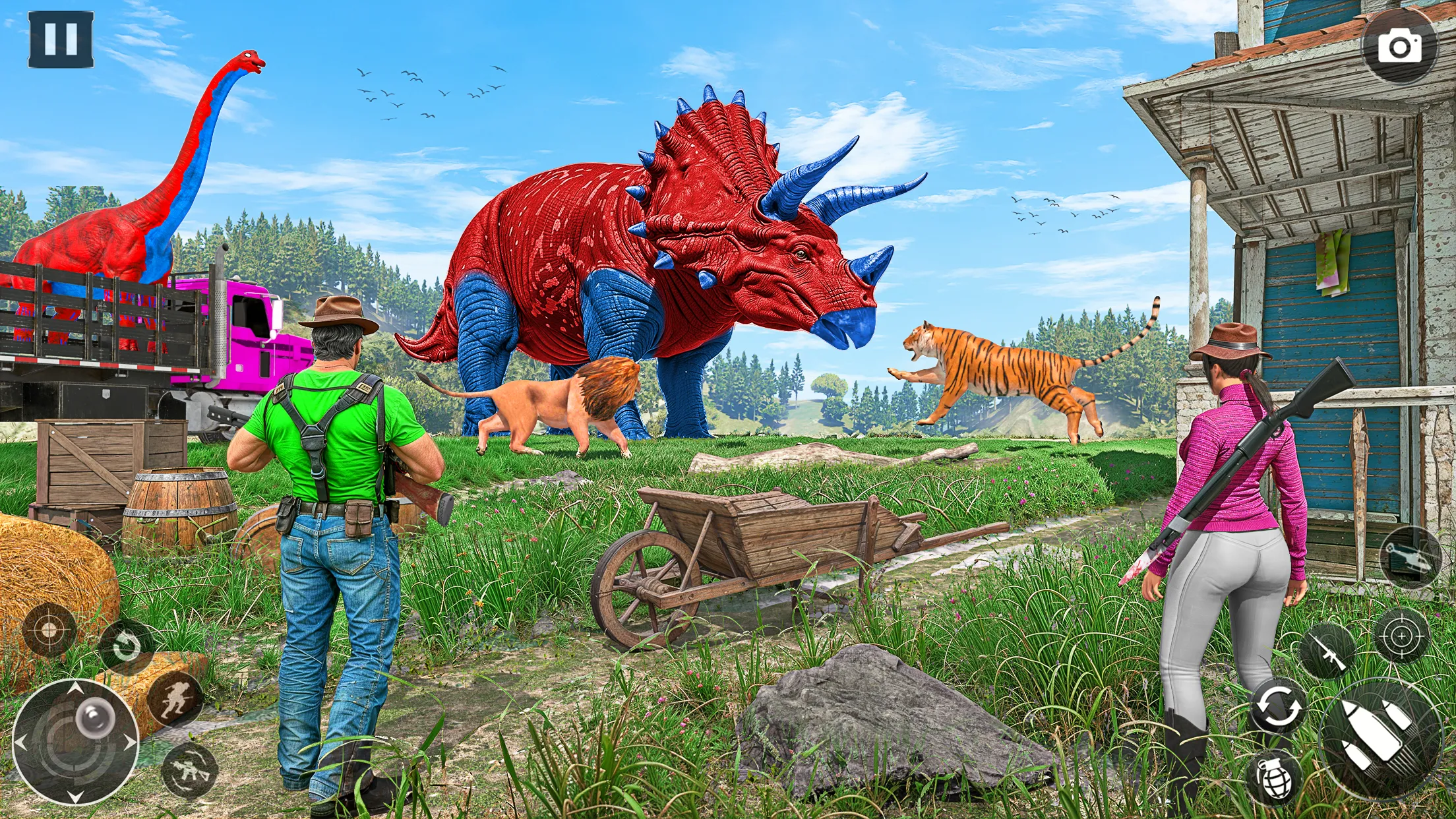
Task: Click the movement joystick knob
Action: 94,717
